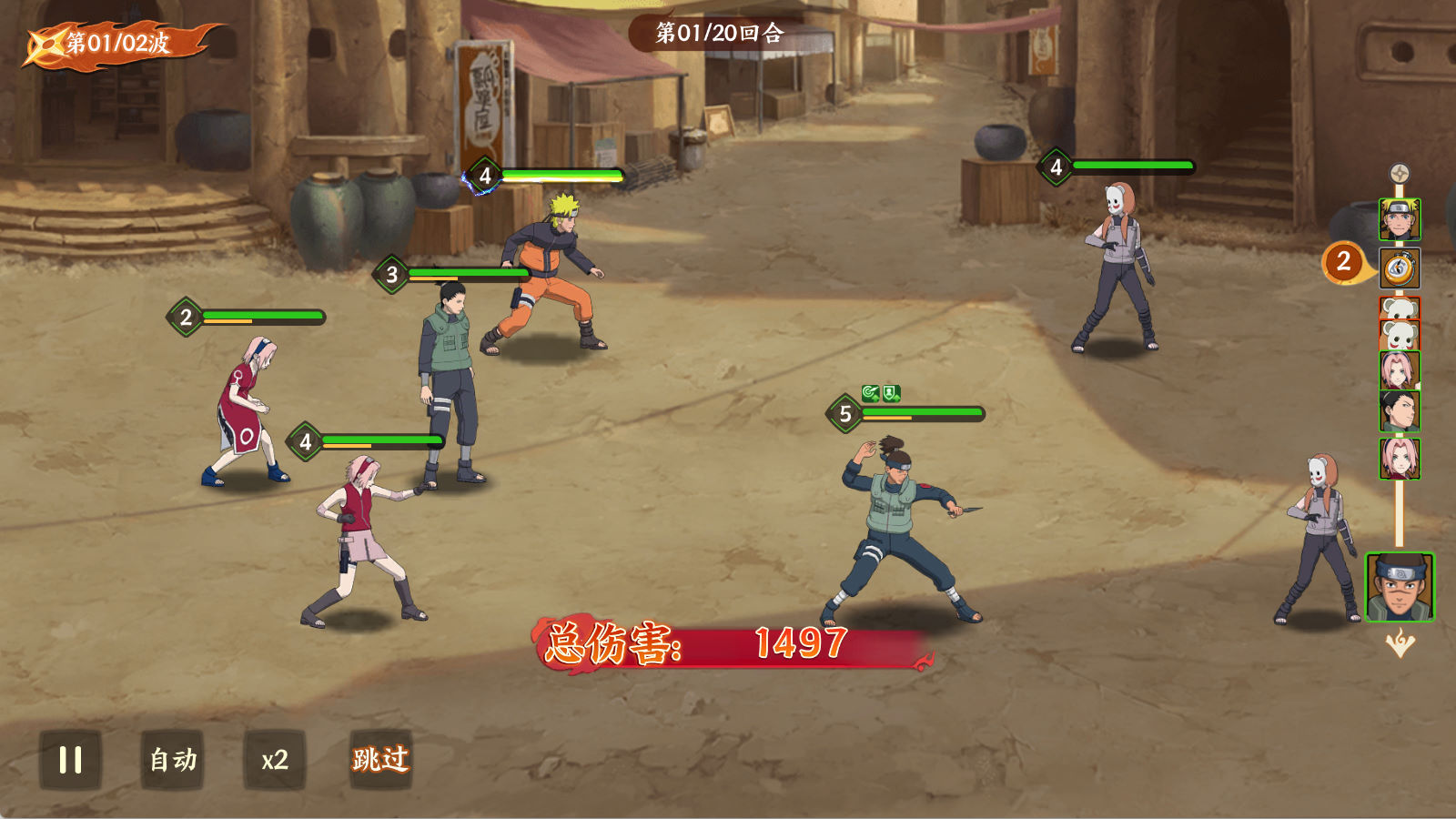
Task: Select the large active ninja portrait
Action: (1400, 588)
